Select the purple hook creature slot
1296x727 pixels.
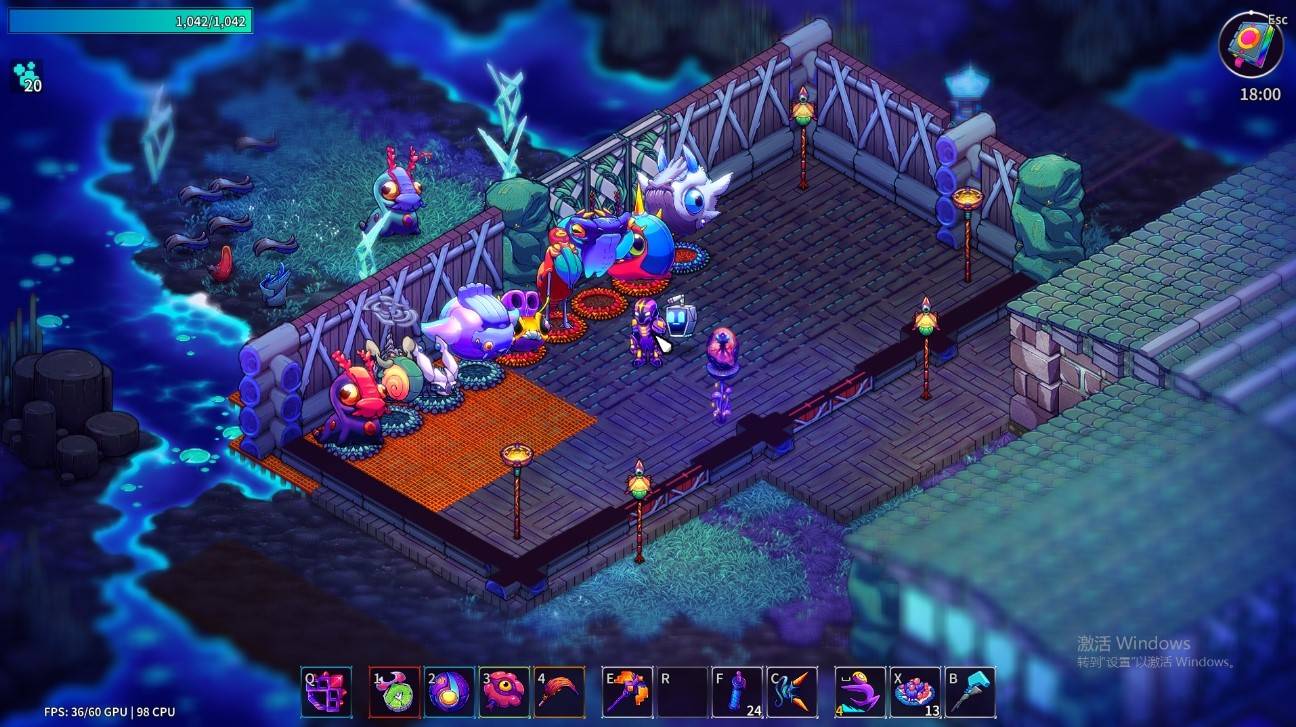(x=860, y=692)
